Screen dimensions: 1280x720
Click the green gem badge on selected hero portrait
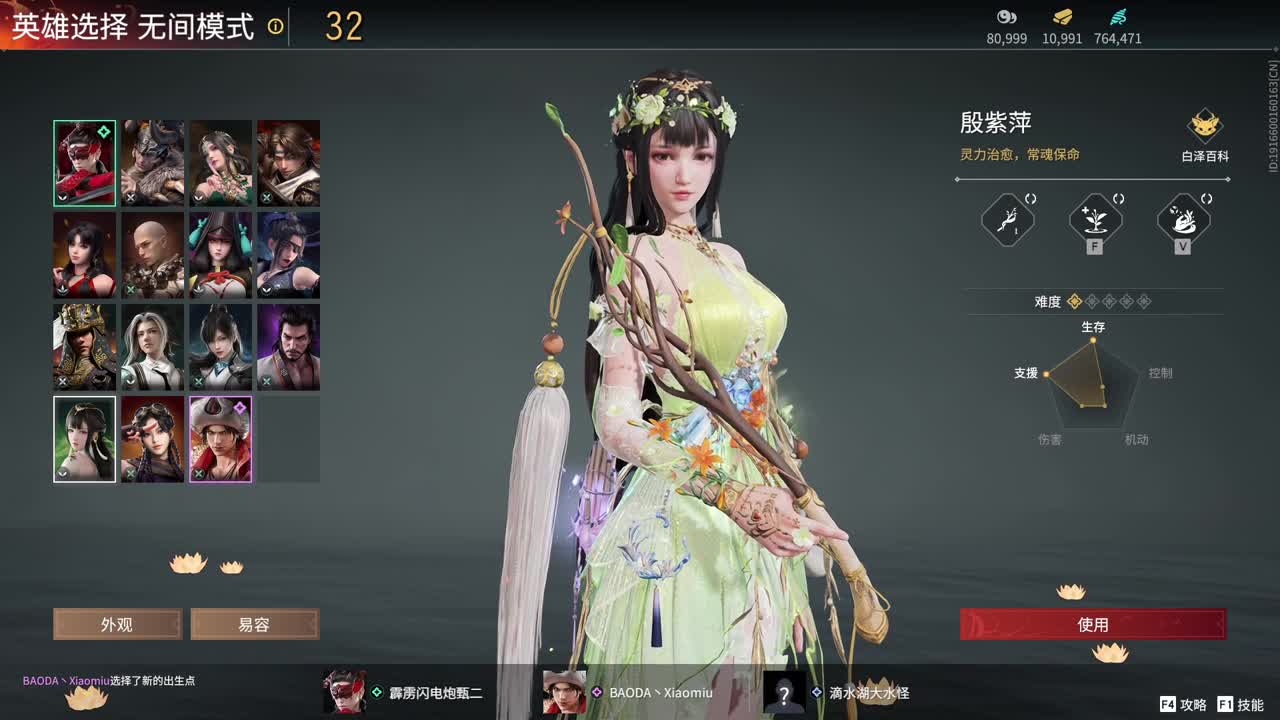click(x=102, y=130)
